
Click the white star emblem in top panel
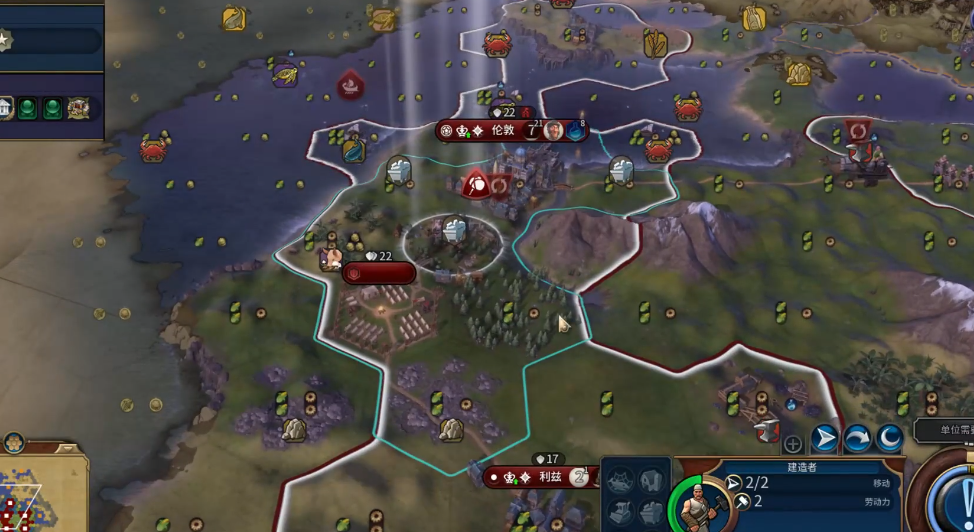tap(4, 40)
